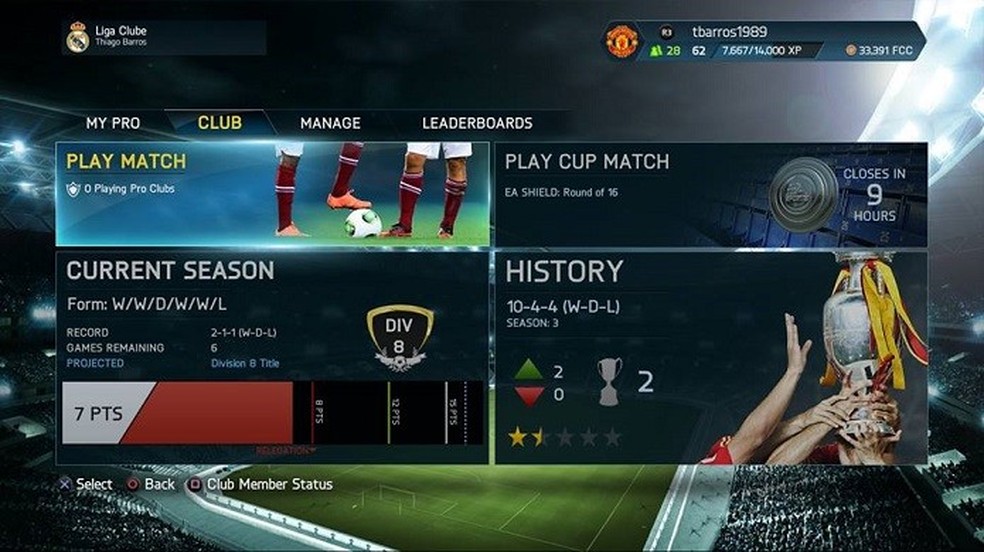View the CURRENT SEASON panel
The height and width of the screenshot is (552, 984).
point(272,357)
